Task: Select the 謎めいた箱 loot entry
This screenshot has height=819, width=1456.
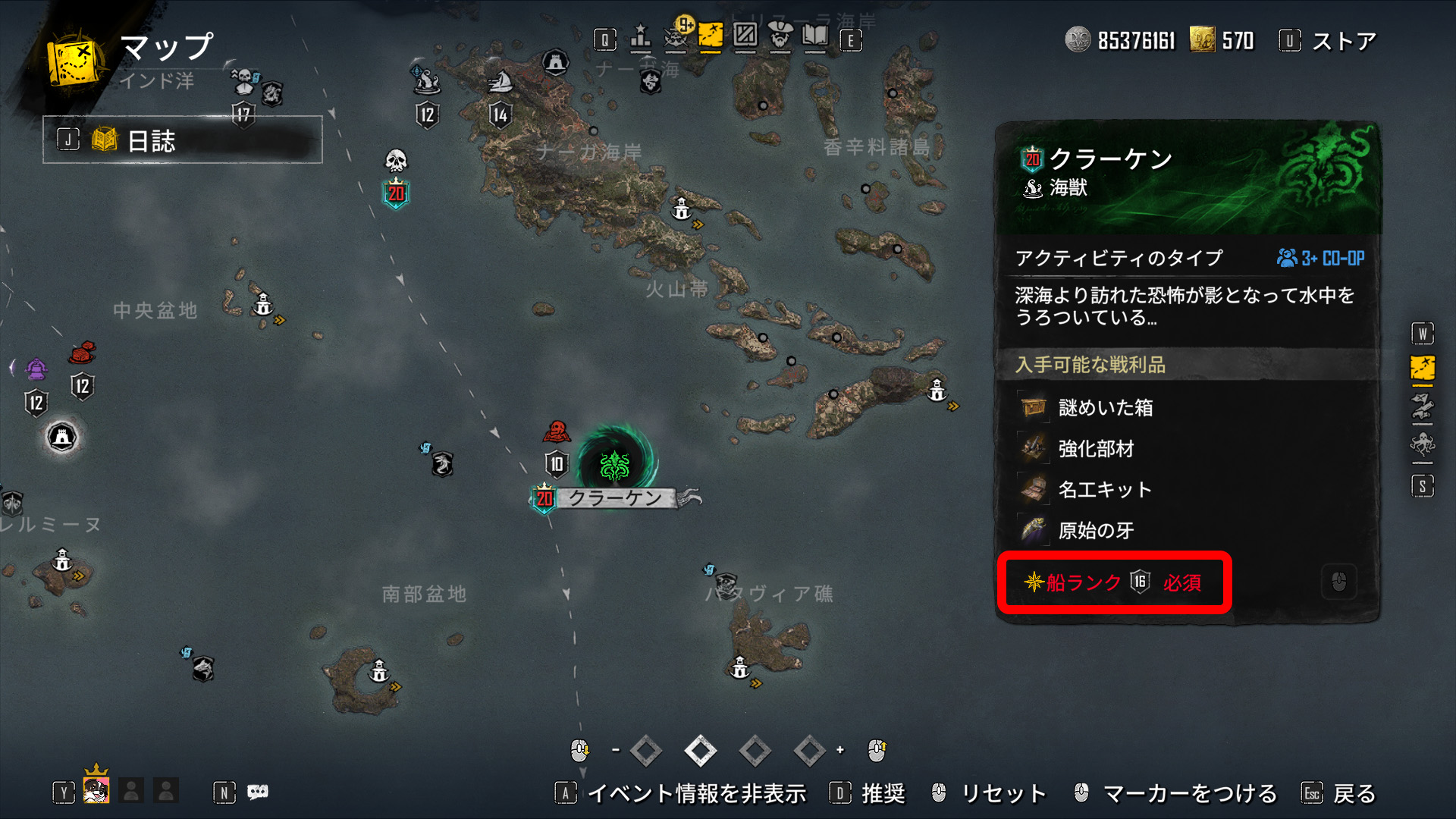Action: click(x=1106, y=408)
